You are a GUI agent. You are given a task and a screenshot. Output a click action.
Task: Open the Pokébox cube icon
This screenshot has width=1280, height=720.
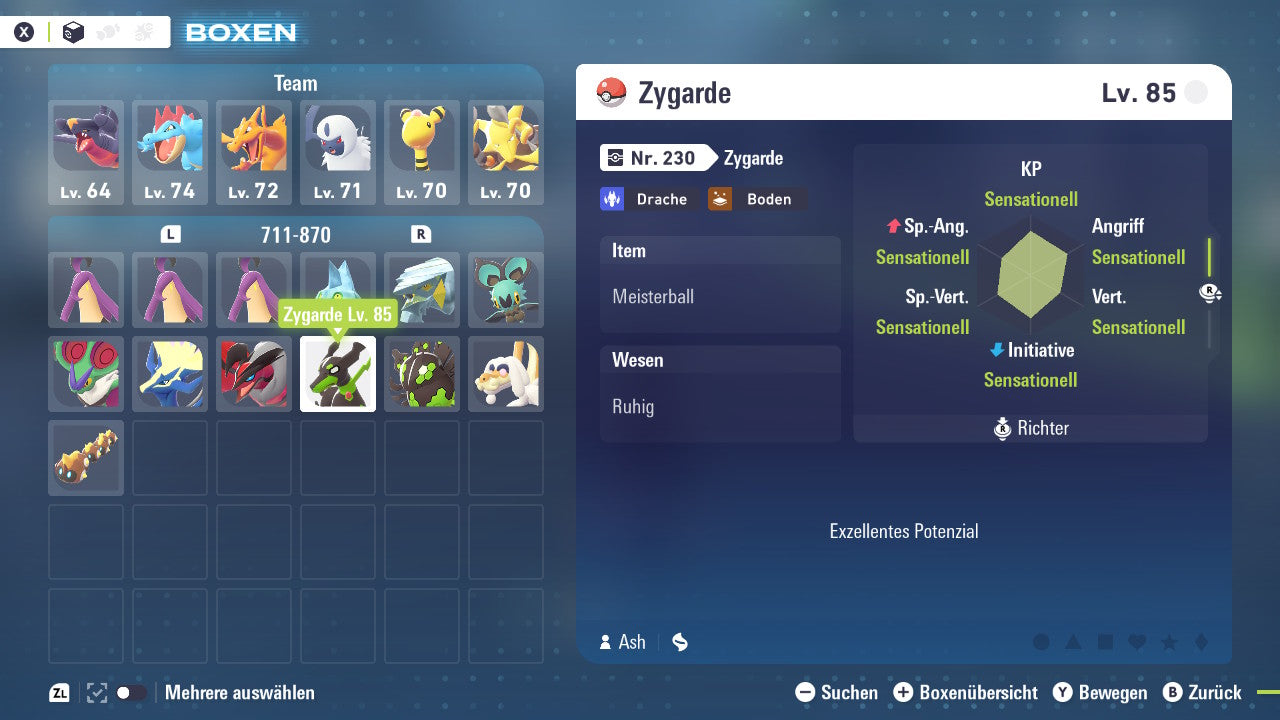(73, 33)
